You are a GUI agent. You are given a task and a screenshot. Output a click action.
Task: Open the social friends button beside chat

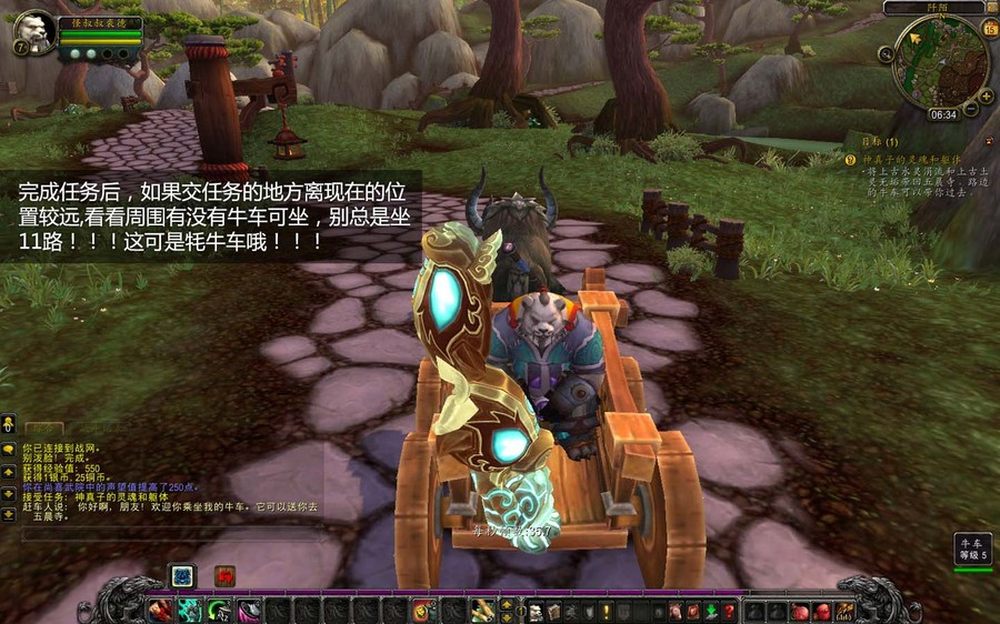tap(8, 423)
